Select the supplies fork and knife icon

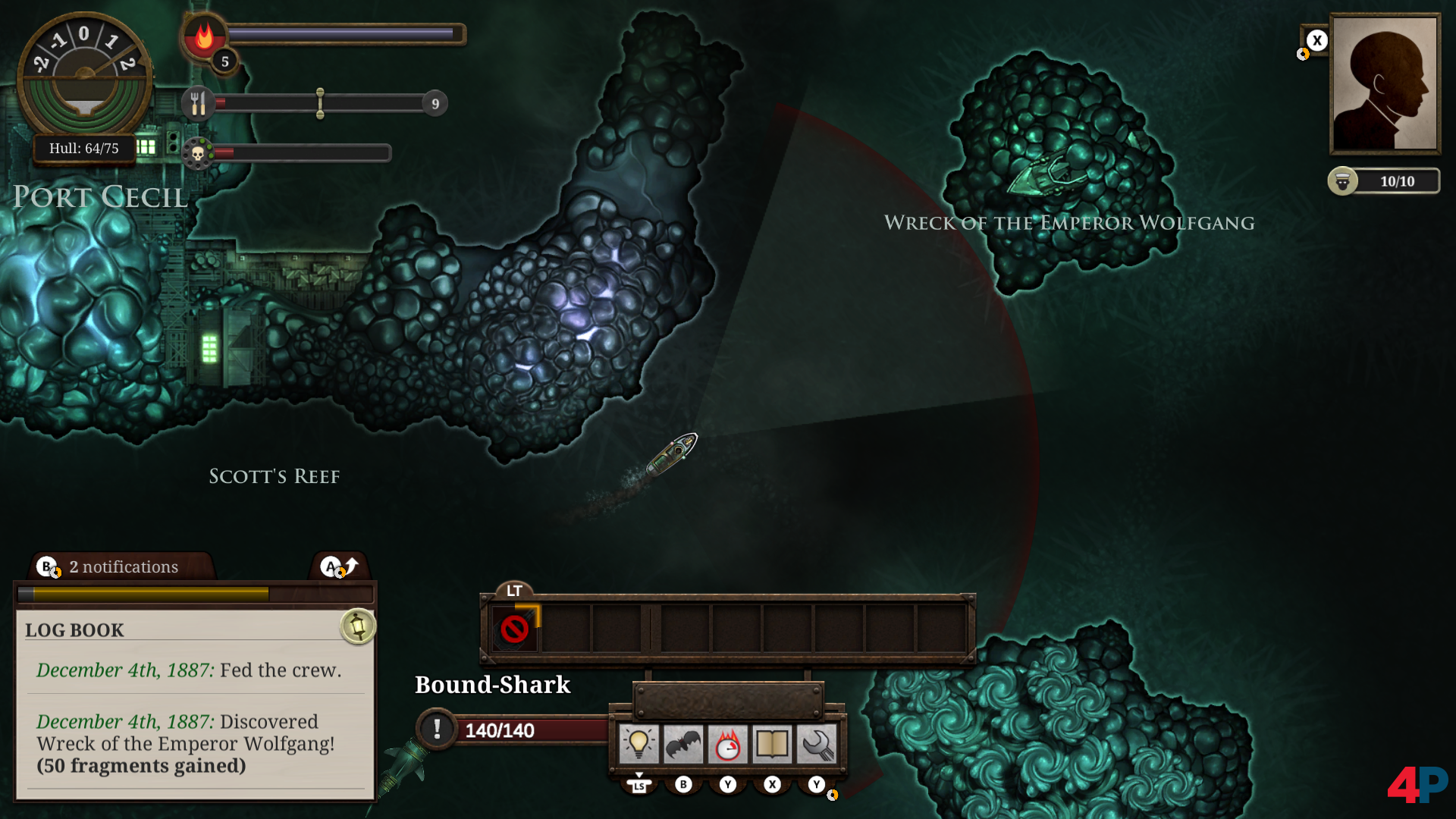[x=198, y=103]
